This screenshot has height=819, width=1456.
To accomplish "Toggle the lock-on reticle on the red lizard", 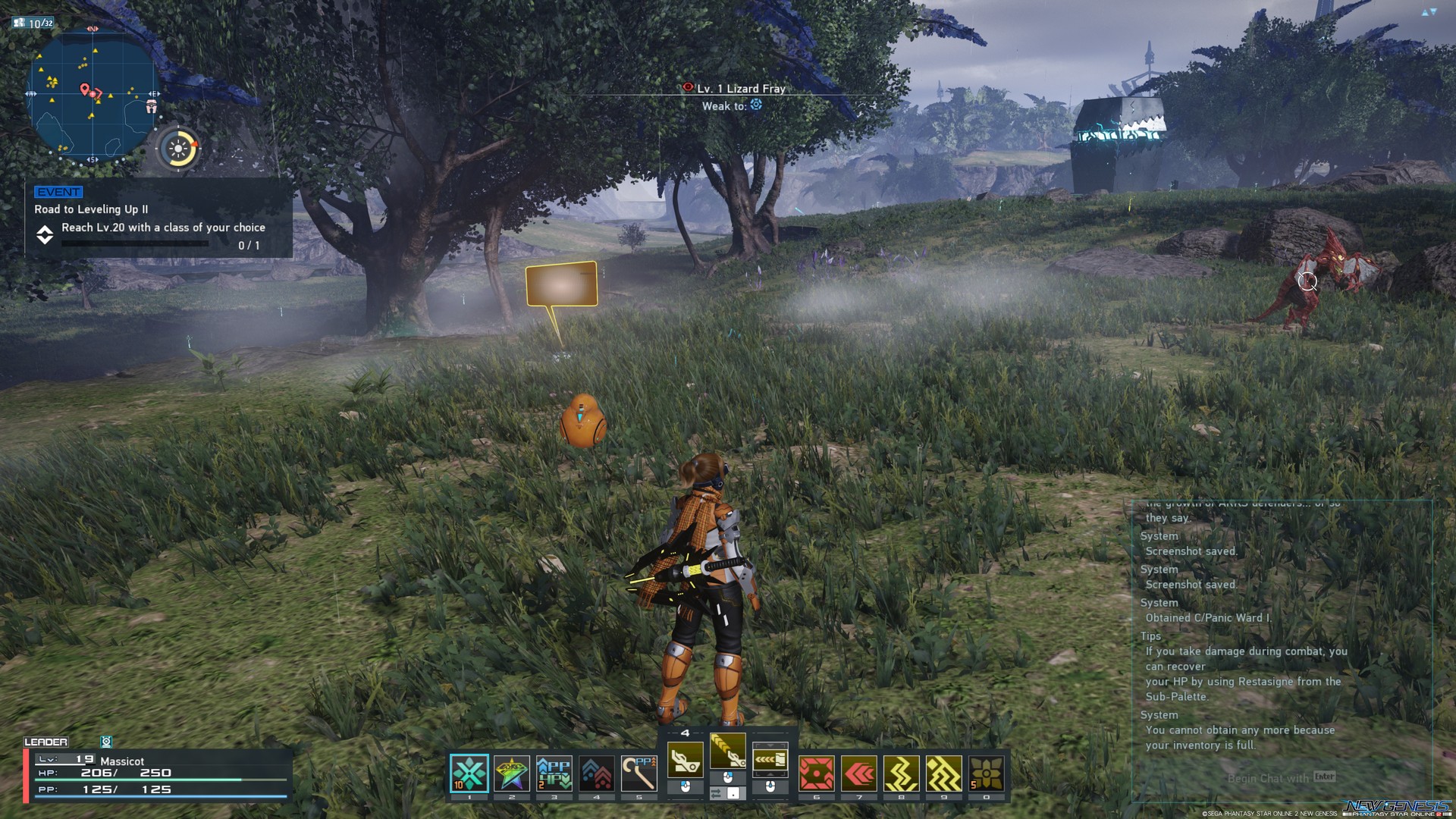I will pyautogui.click(x=1309, y=281).
